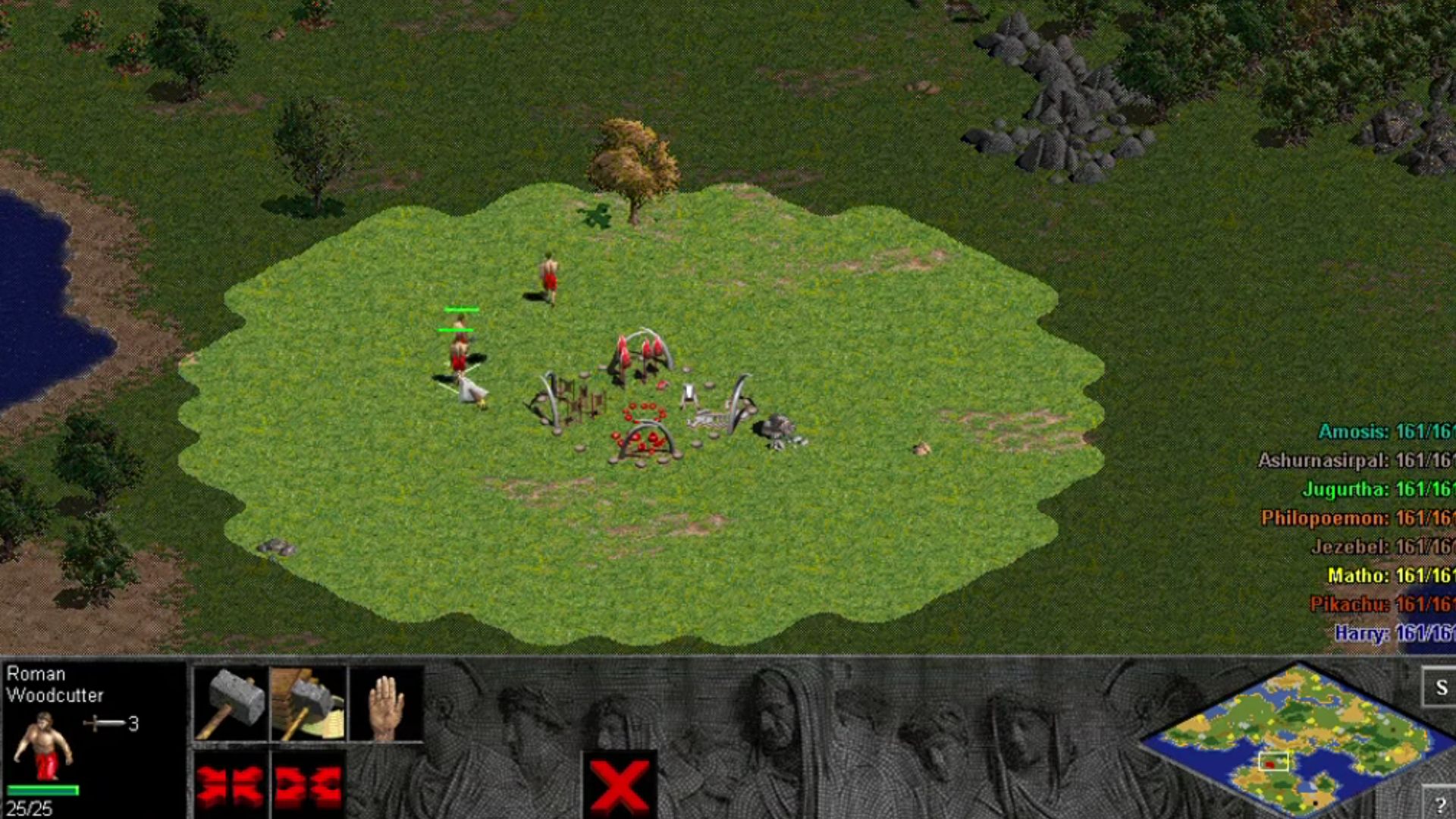This screenshot has width=1456, height=819.
Task: Click the Woodcutter's green health bar
Action: coord(44,791)
